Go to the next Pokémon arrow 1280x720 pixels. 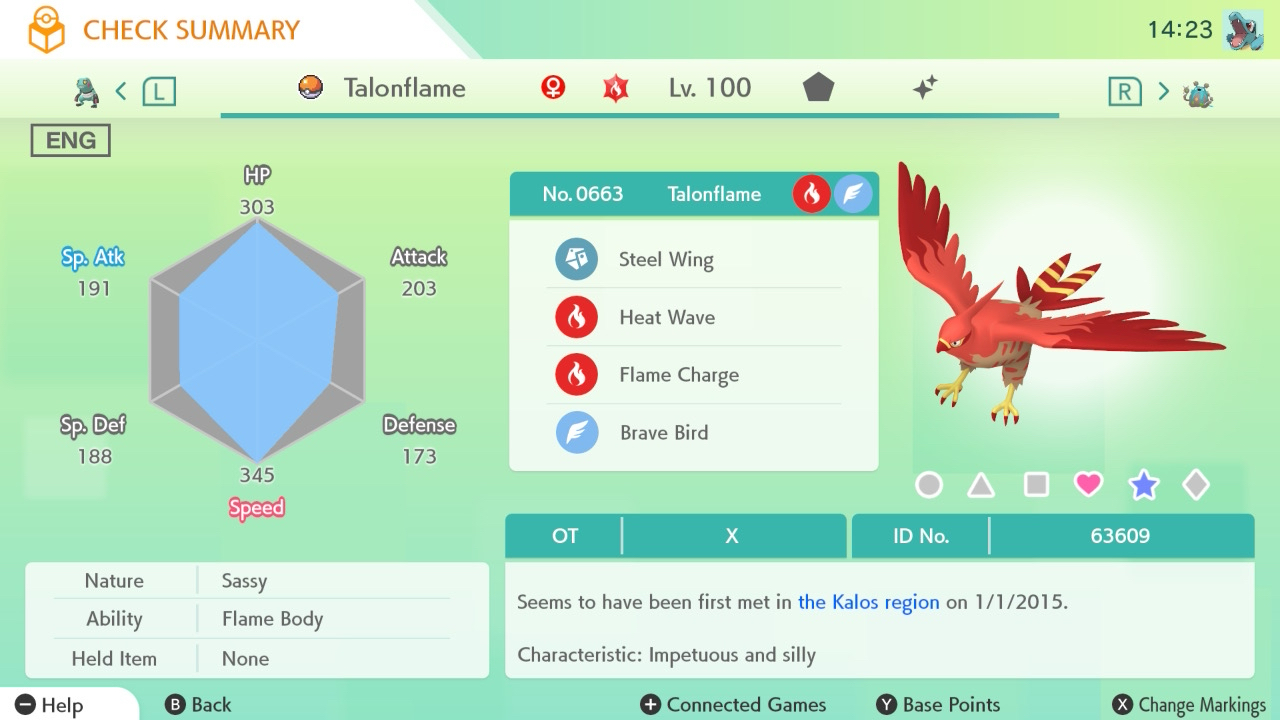[x=1163, y=92]
